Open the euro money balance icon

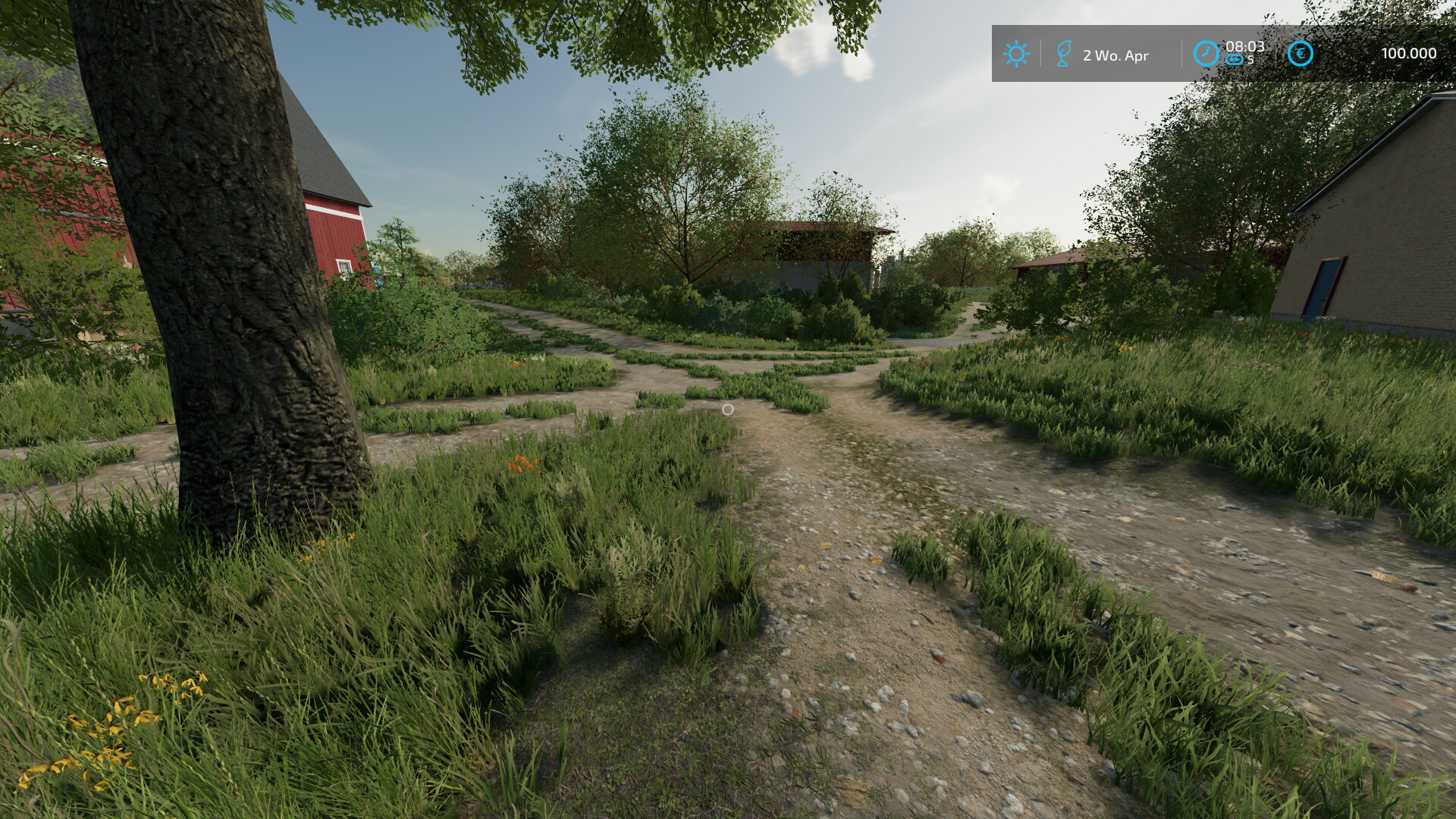click(x=1301, y=54)
